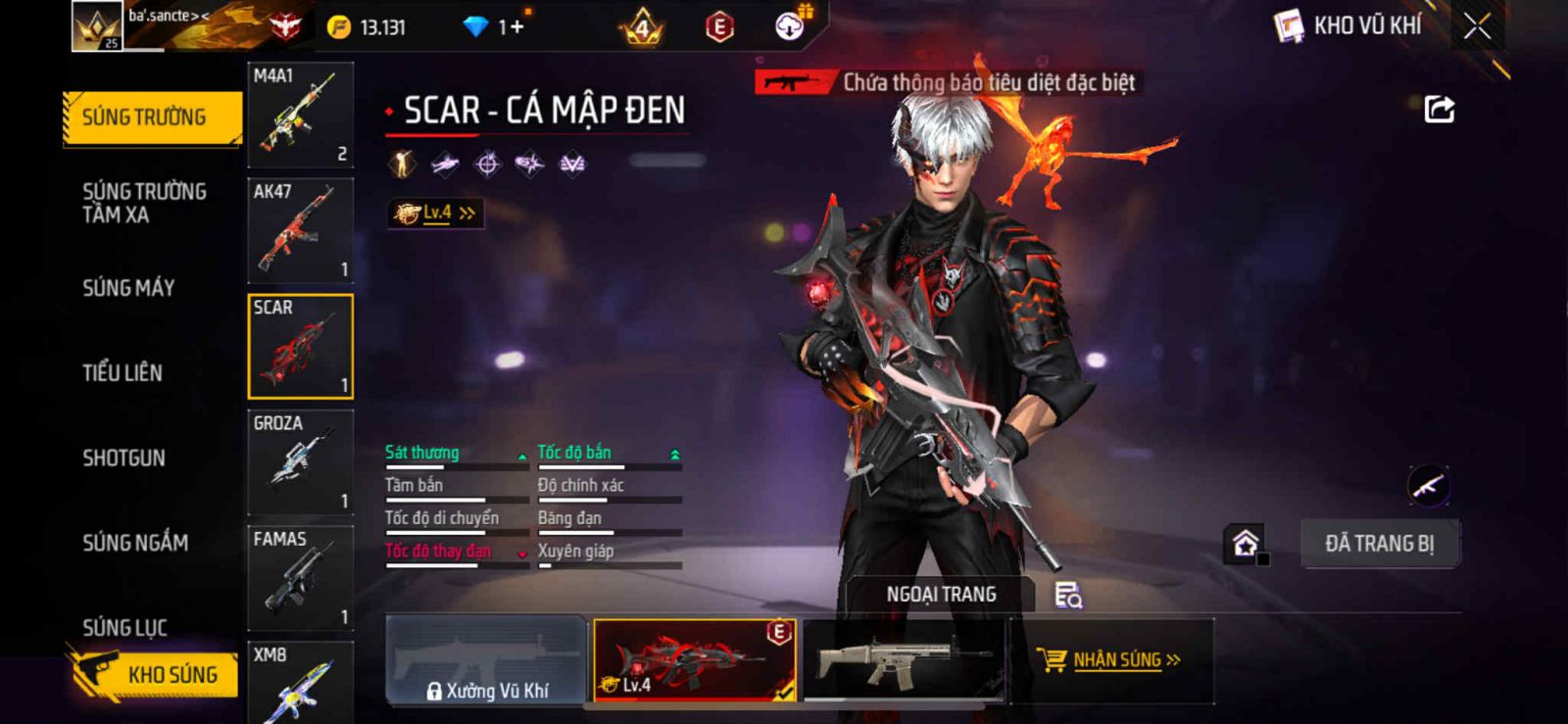Click the share icon
Screen dimensions: 1568x724
[1439, 109]
